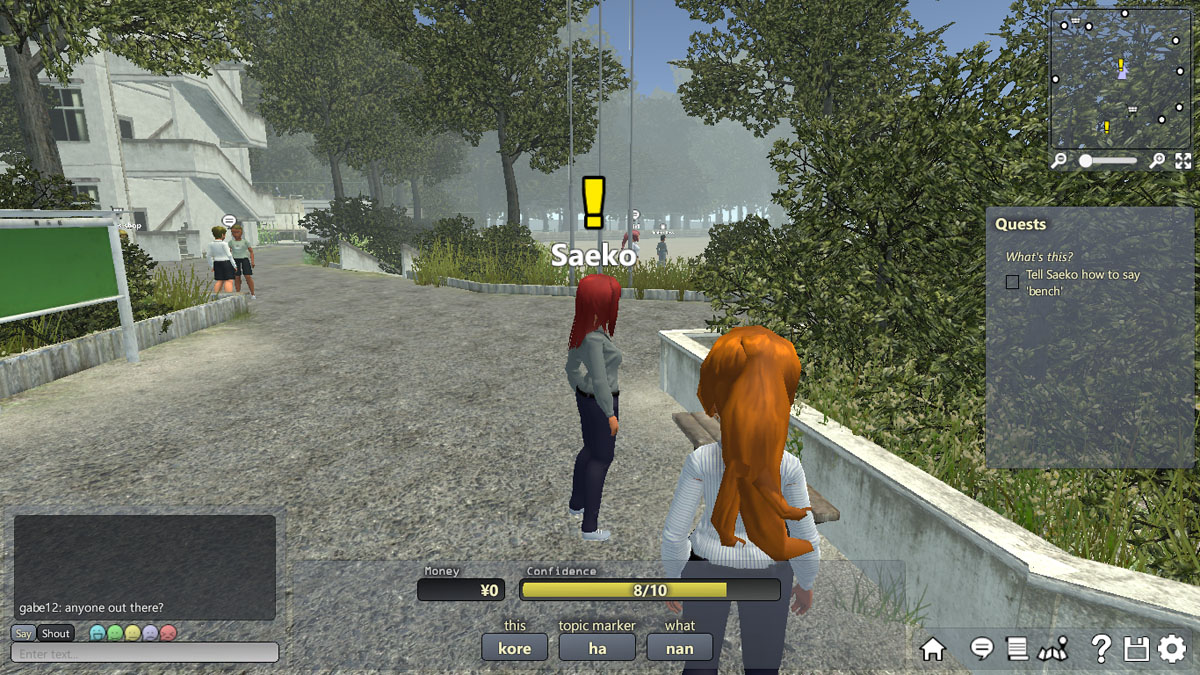Open help with the question mark icon

coord(1100,649)
